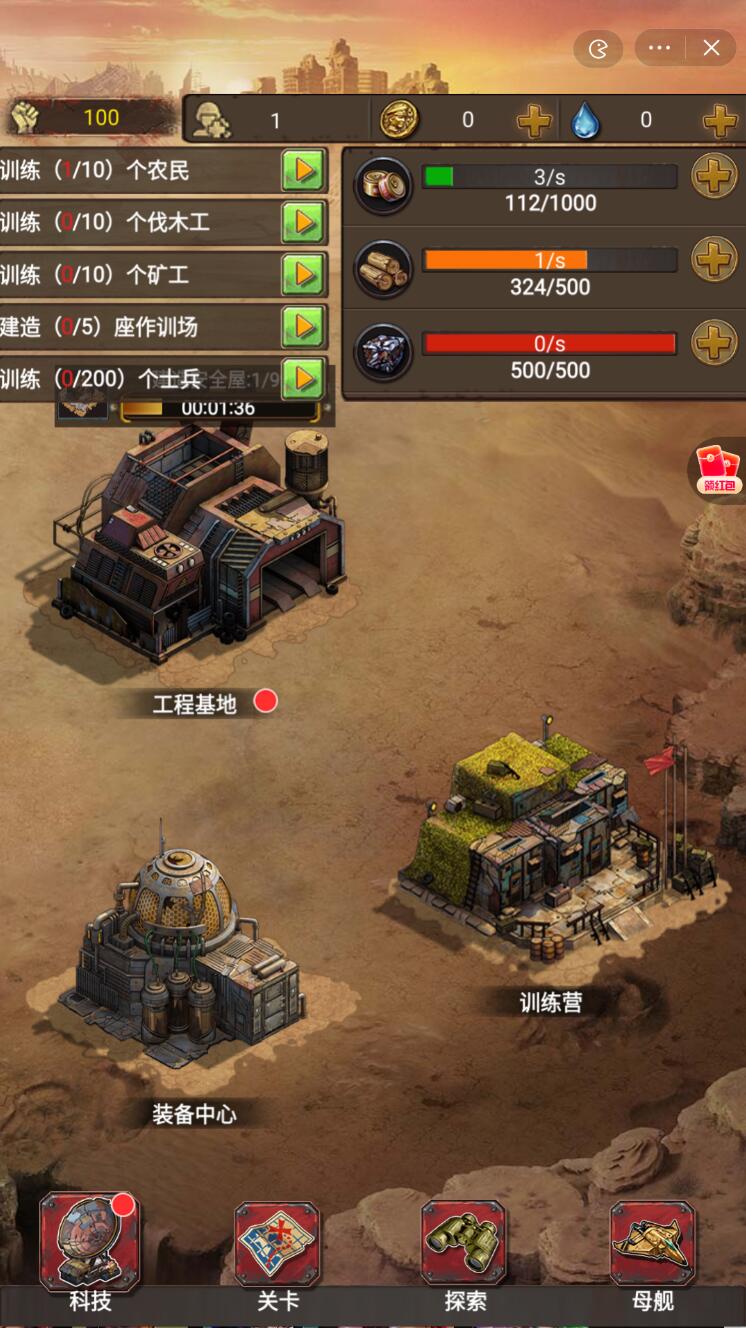The height and width of the screenshot is (1328, 746).
Task: Open the red envelope (领红包) reward
Action: click(717, 468)
